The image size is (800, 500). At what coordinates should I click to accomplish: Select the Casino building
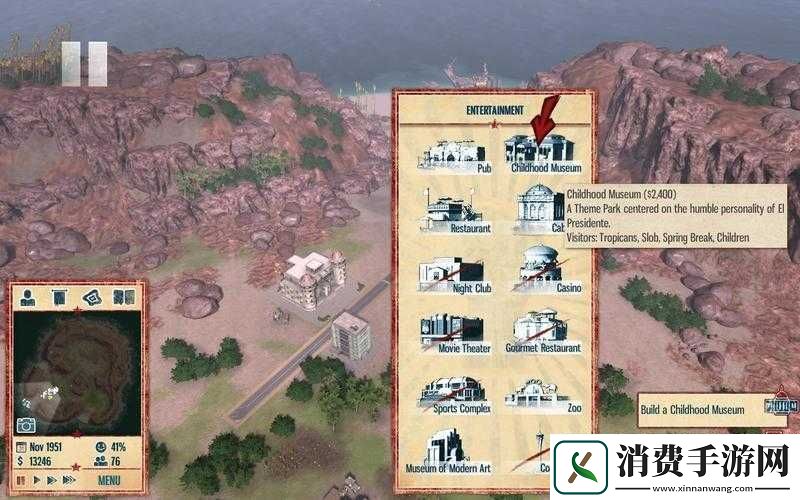[541, 268]
